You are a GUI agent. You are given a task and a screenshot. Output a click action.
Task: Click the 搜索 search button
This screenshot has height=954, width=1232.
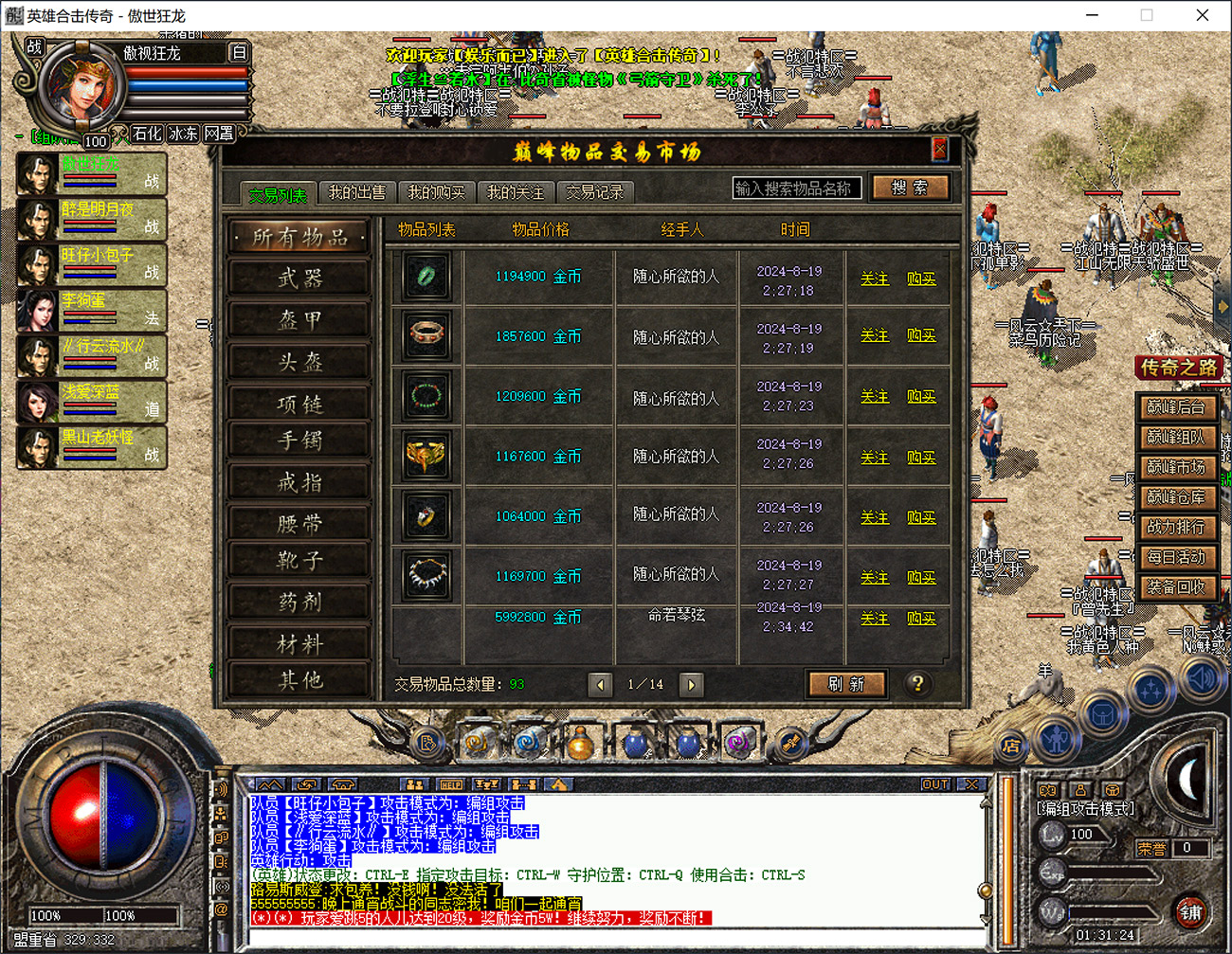coord(910,188)
